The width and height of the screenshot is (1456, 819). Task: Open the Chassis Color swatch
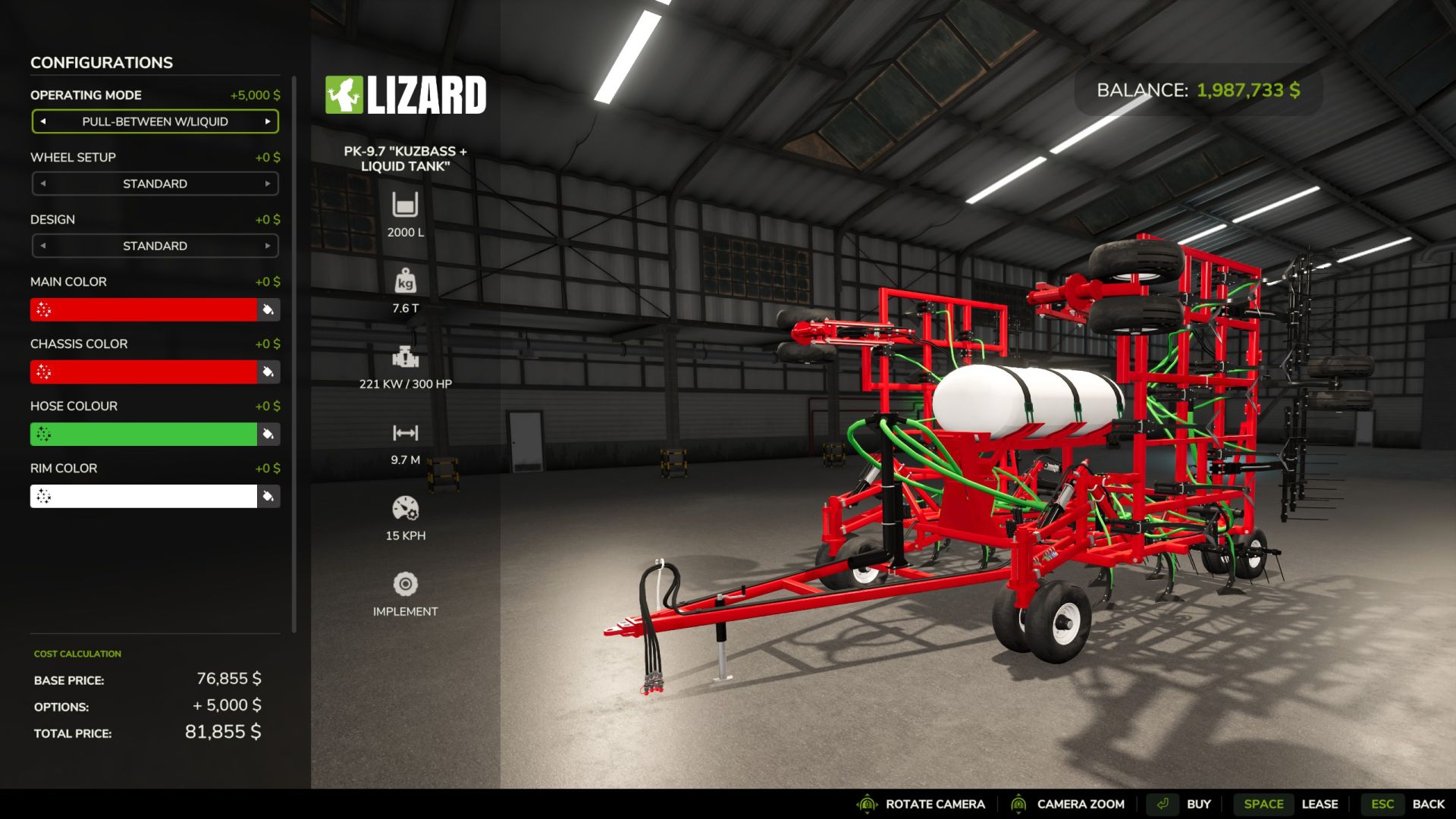click(144, 372)
